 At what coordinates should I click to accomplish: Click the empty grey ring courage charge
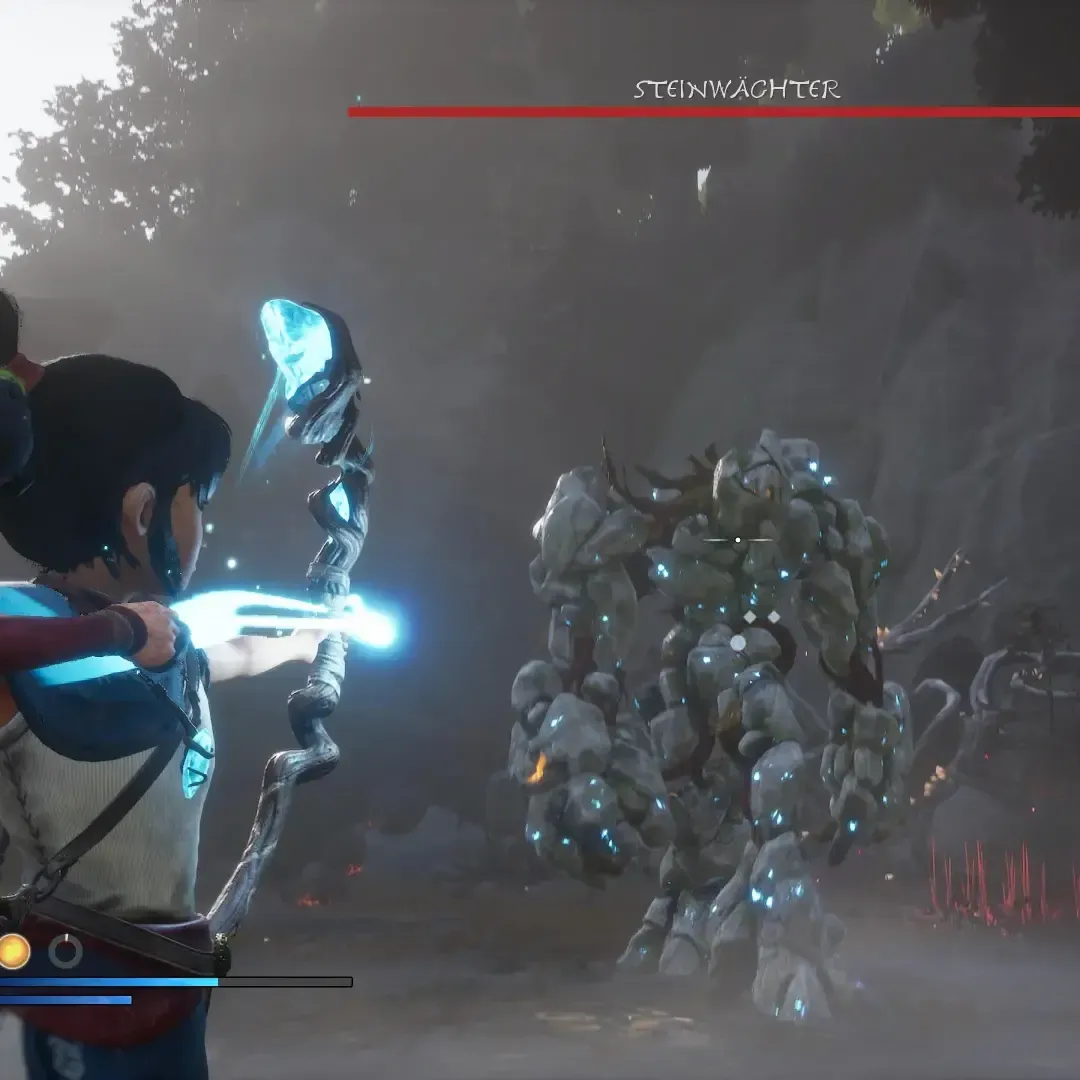click(66, 951)
